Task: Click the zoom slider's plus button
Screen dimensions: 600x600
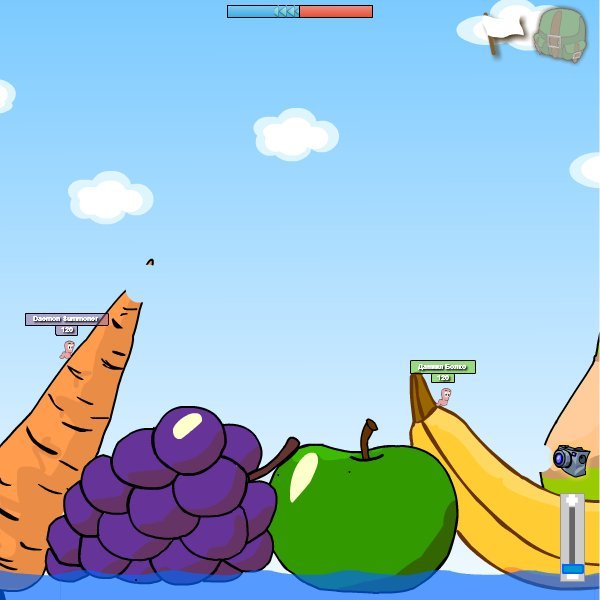Action: (572, 500)
